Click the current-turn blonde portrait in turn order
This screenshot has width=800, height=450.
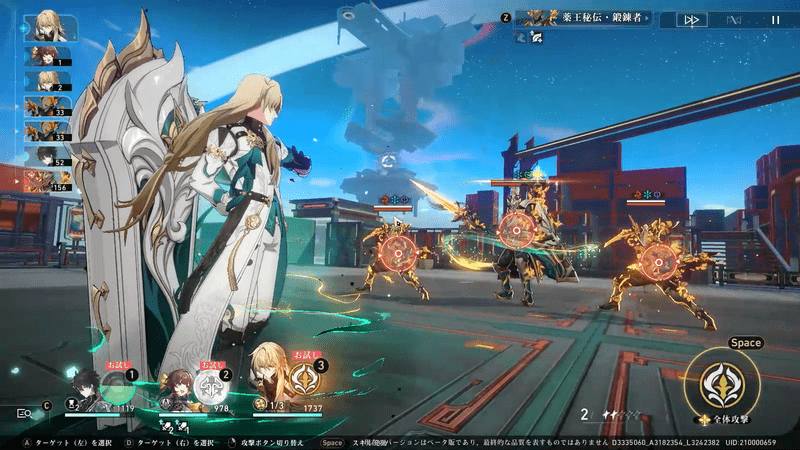[45, 24]
